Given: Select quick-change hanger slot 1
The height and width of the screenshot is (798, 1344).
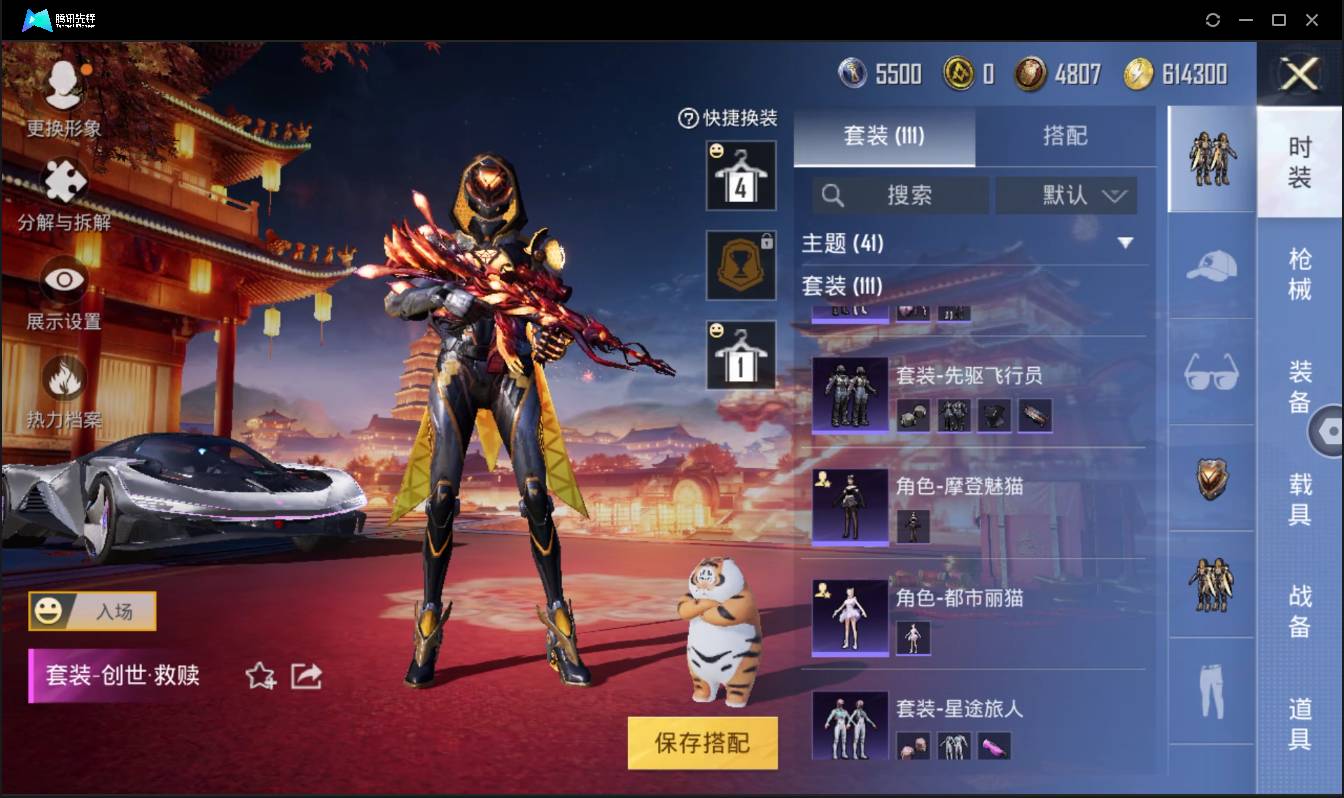Looking at the screenshot, I should [x=741, y=351].
